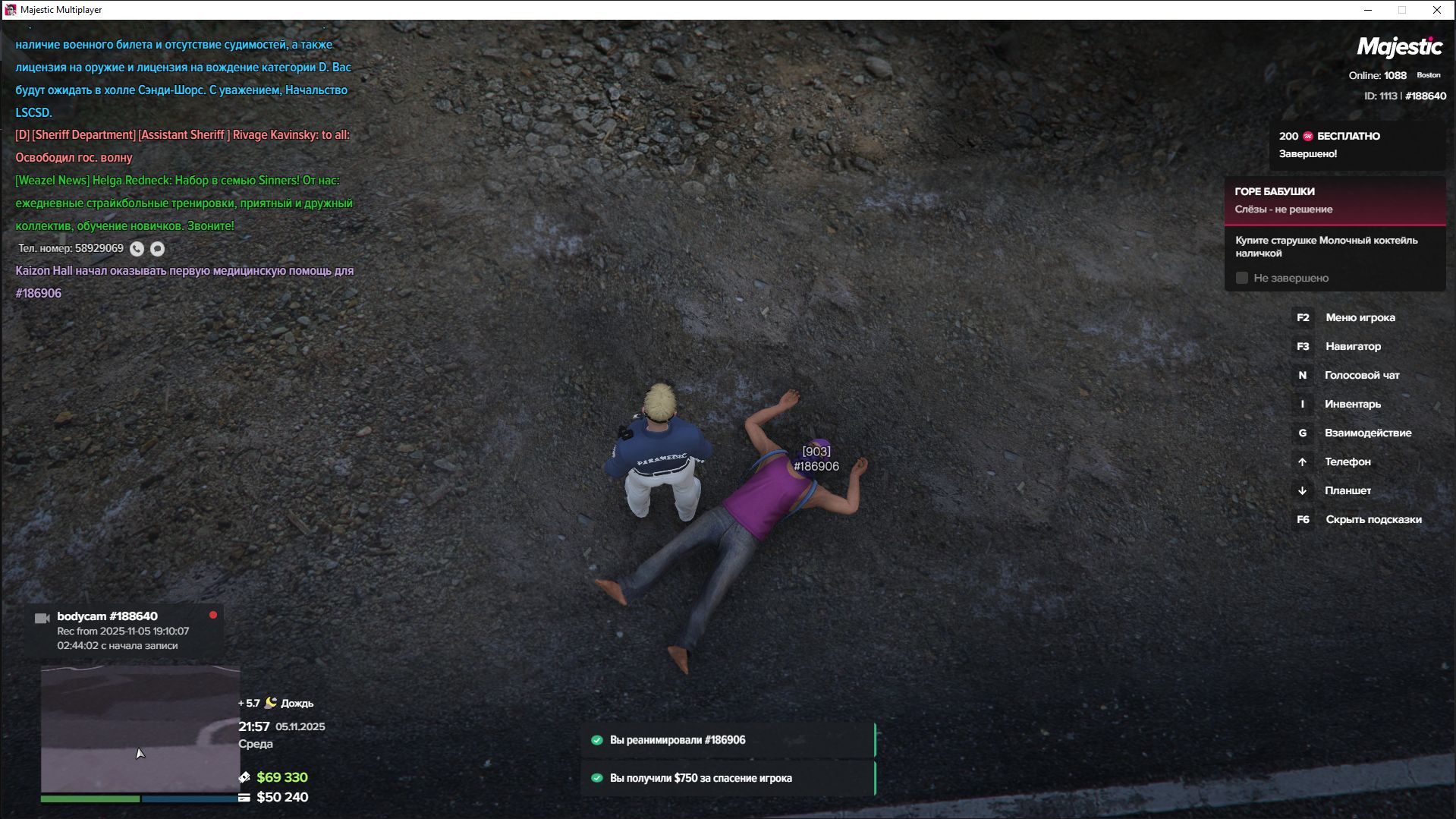1456x819 pixels.
Task: Select the Горе бабушки quest tracker
Action: [x=1334, y=200]
